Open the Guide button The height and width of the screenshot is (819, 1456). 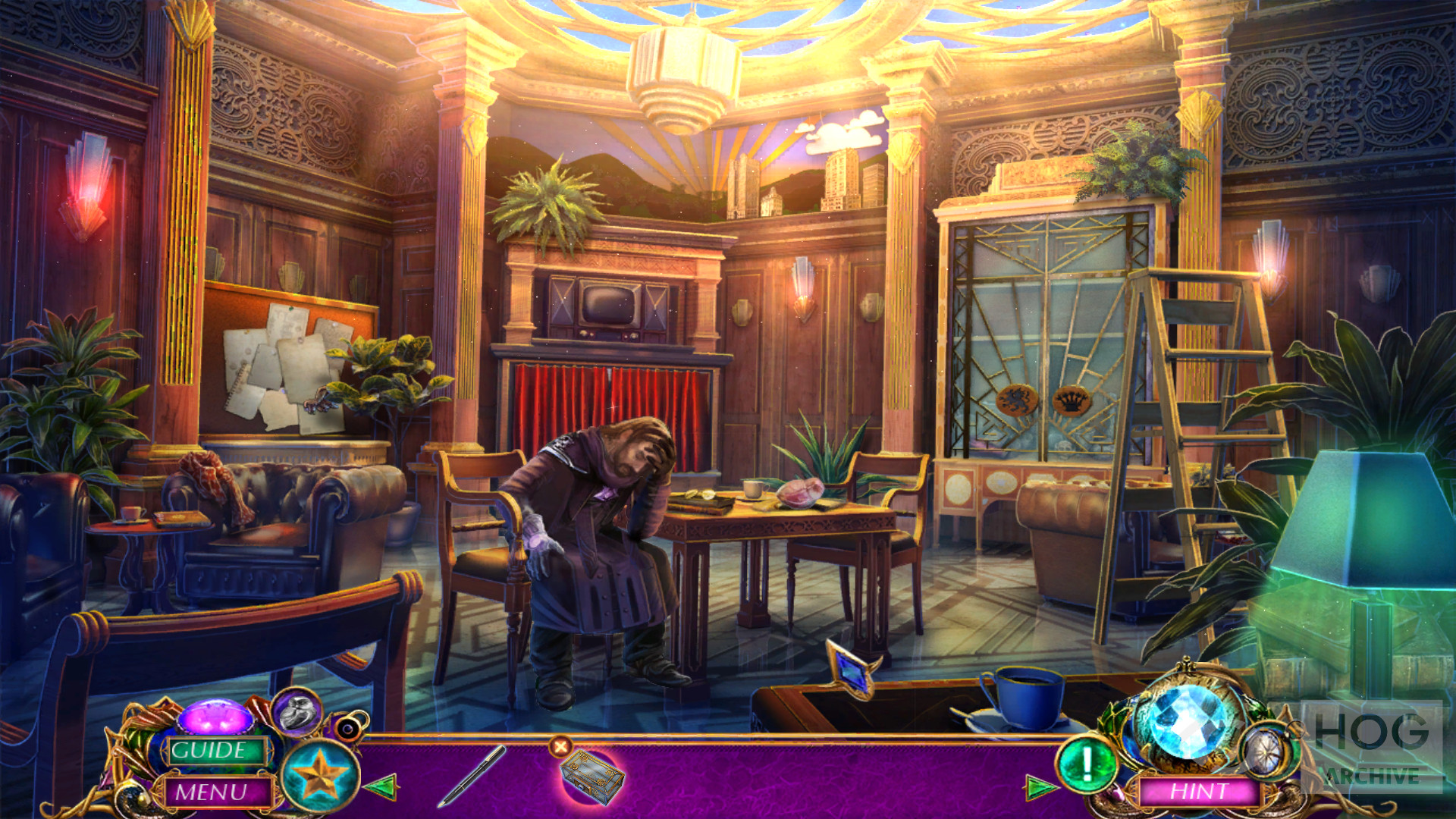[209, 751]
